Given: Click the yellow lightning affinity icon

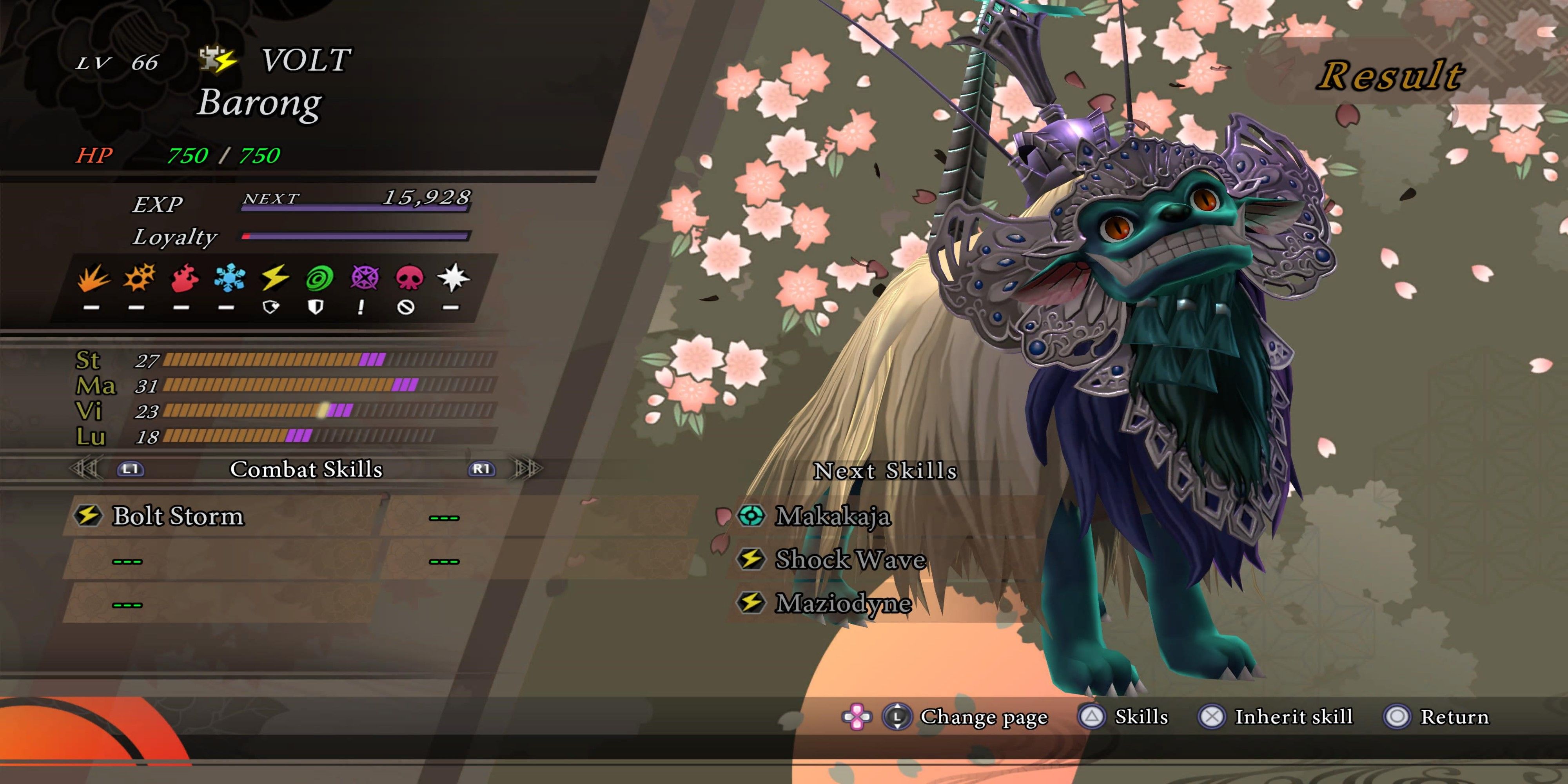Looking at the screenshot, I should [x=274, y=278].
